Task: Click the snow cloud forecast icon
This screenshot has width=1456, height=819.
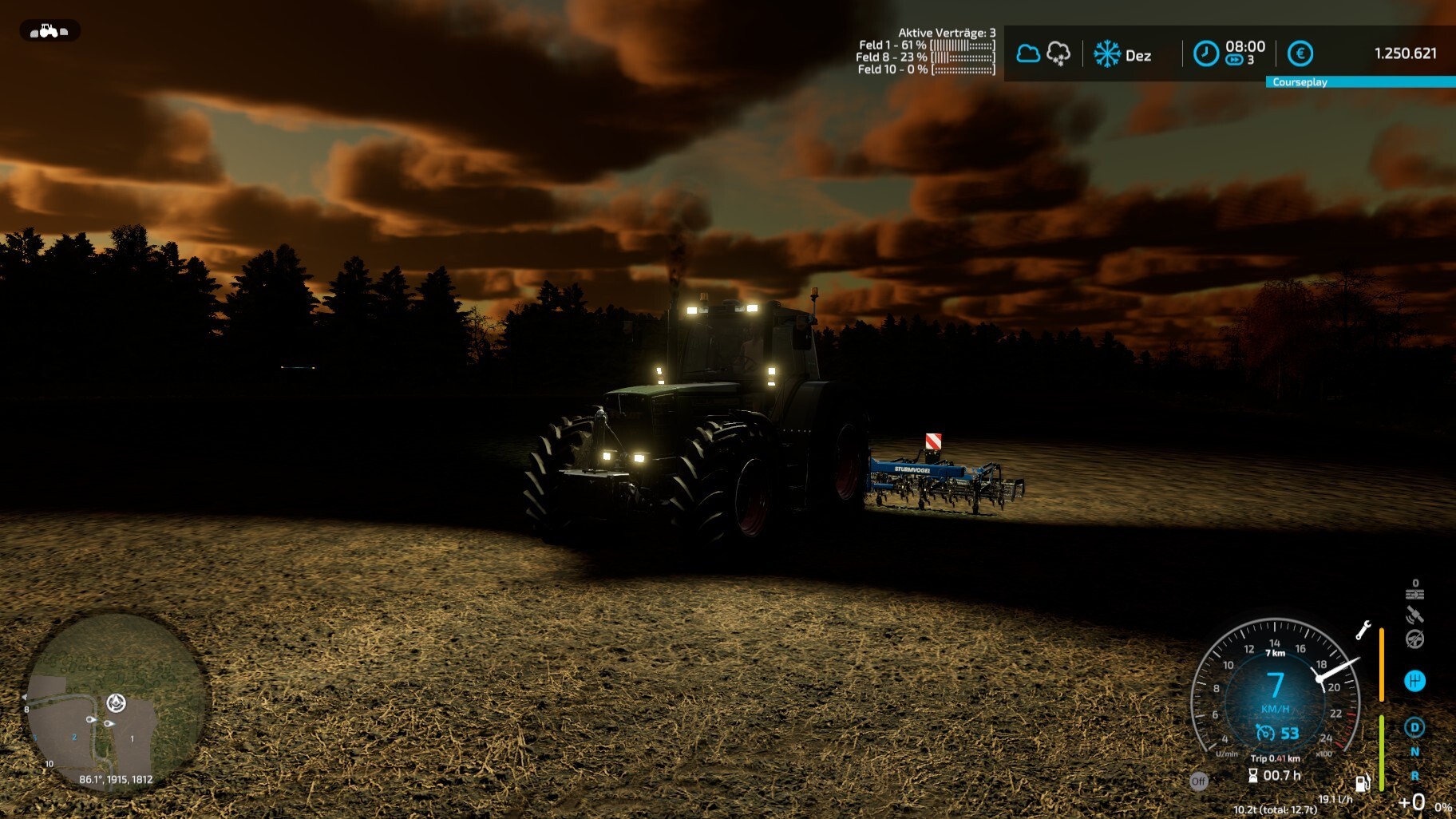Action: coord(1058,53)
